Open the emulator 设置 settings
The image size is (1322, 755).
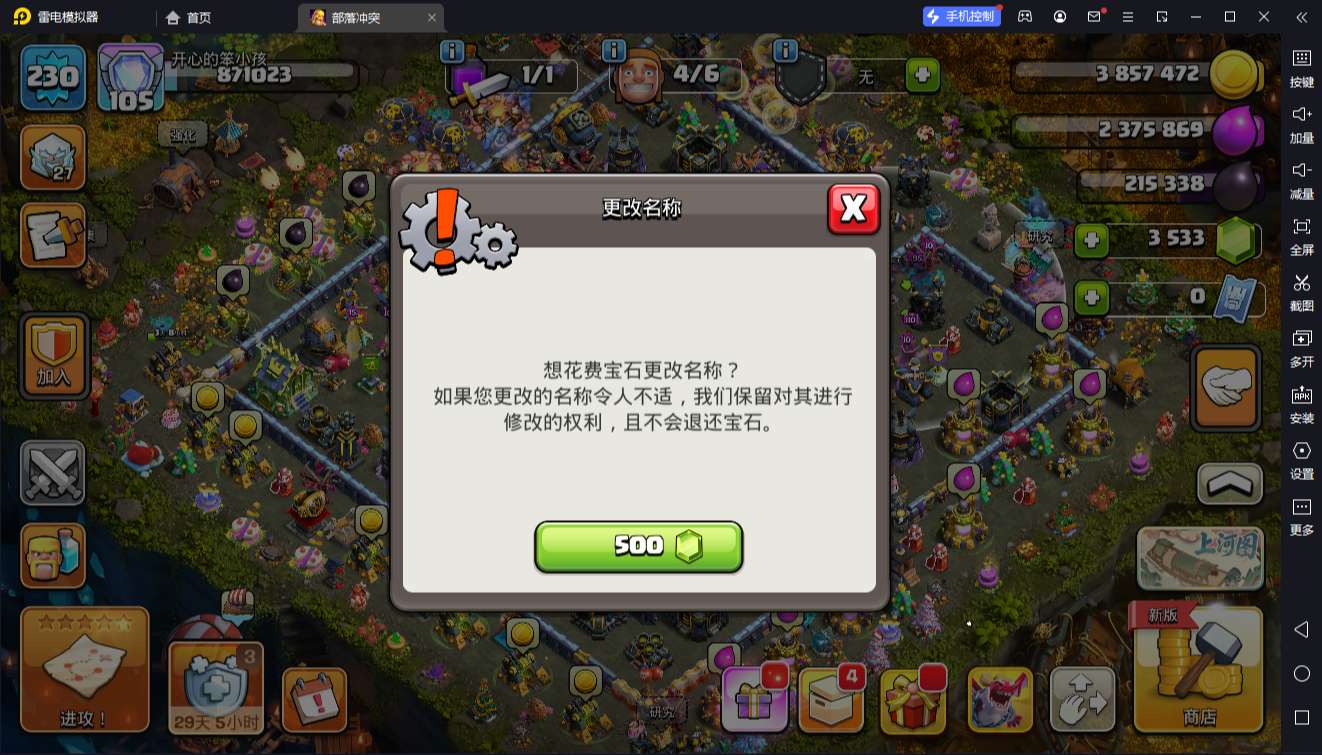click(x=1301, y=460)
